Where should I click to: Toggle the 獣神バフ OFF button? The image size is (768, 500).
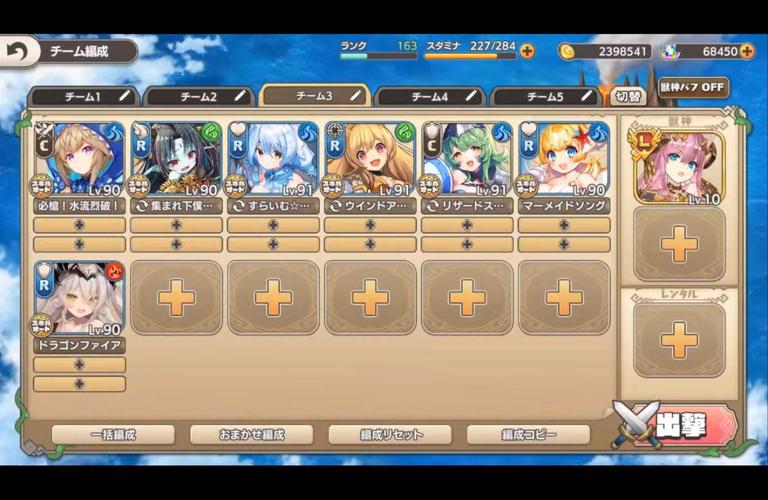tap(693, 87)
